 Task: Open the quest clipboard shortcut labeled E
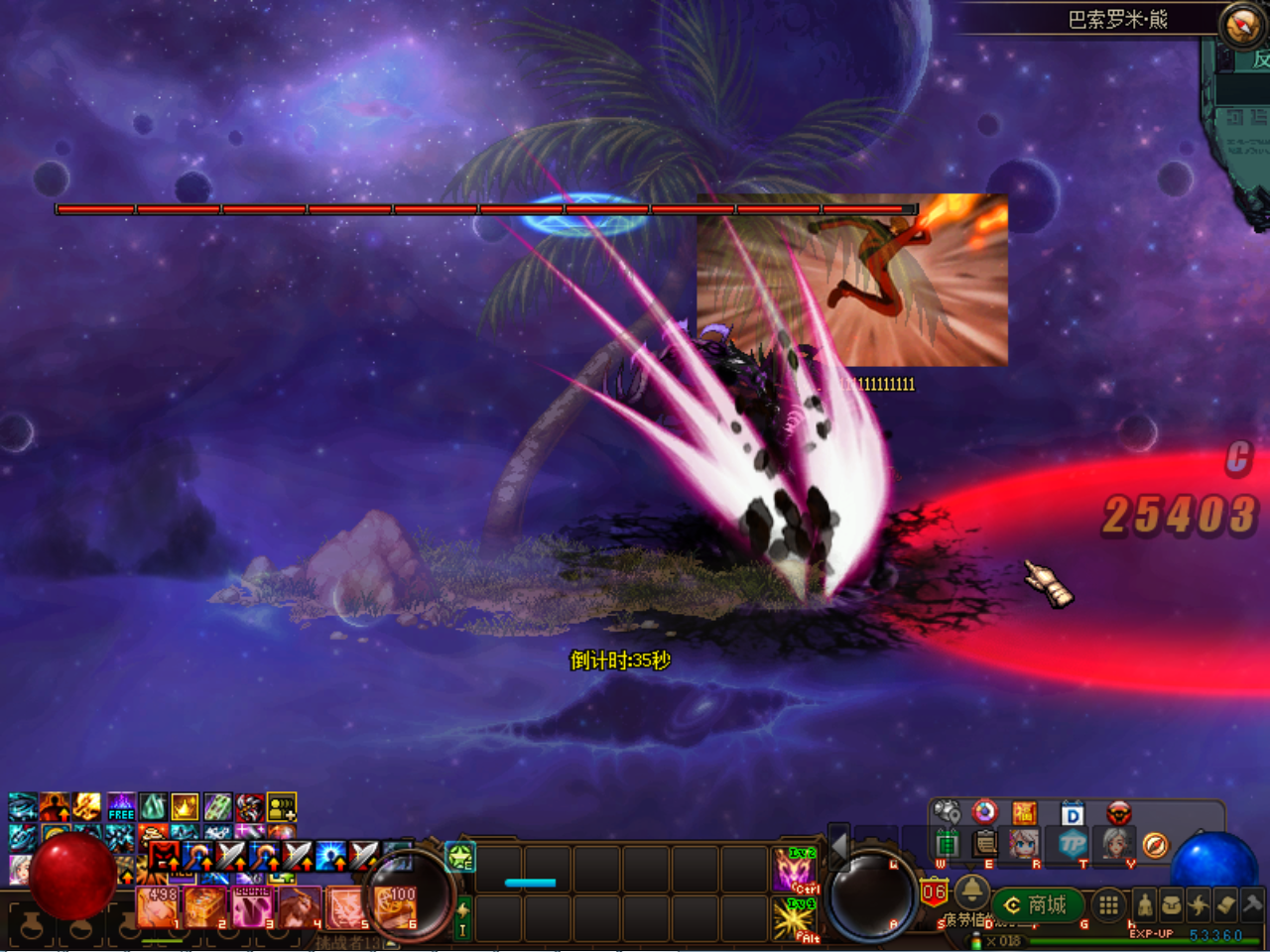pyautogui.click(x=983, y=845)
